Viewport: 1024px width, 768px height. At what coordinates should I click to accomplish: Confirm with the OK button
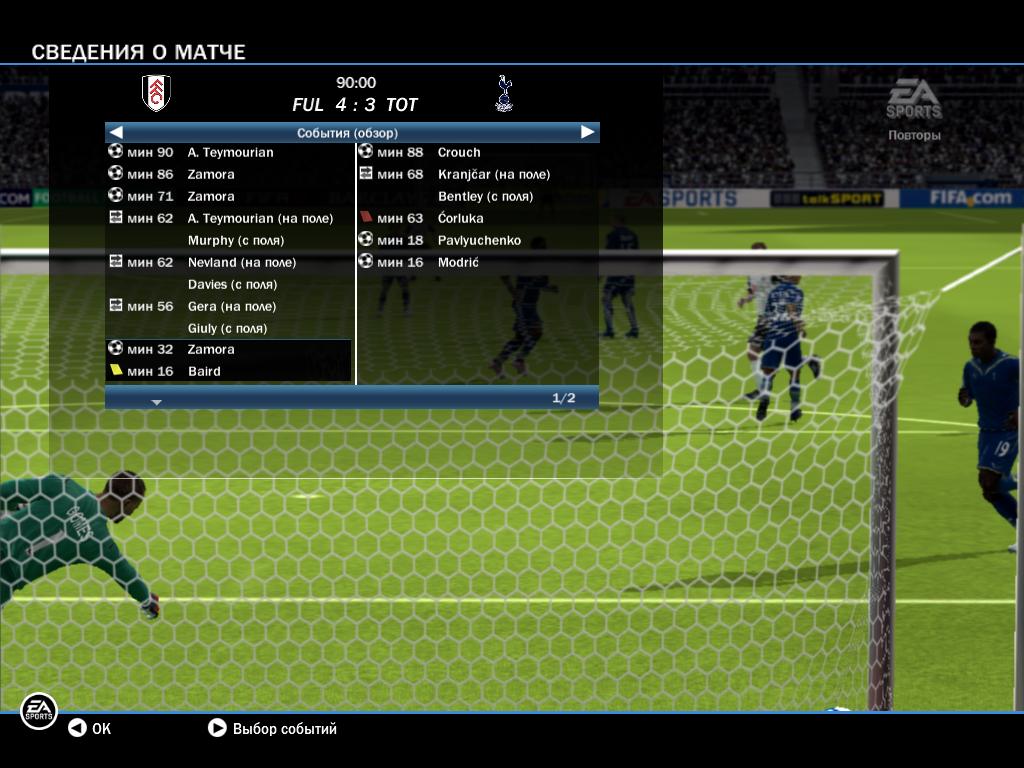[90, 729]
